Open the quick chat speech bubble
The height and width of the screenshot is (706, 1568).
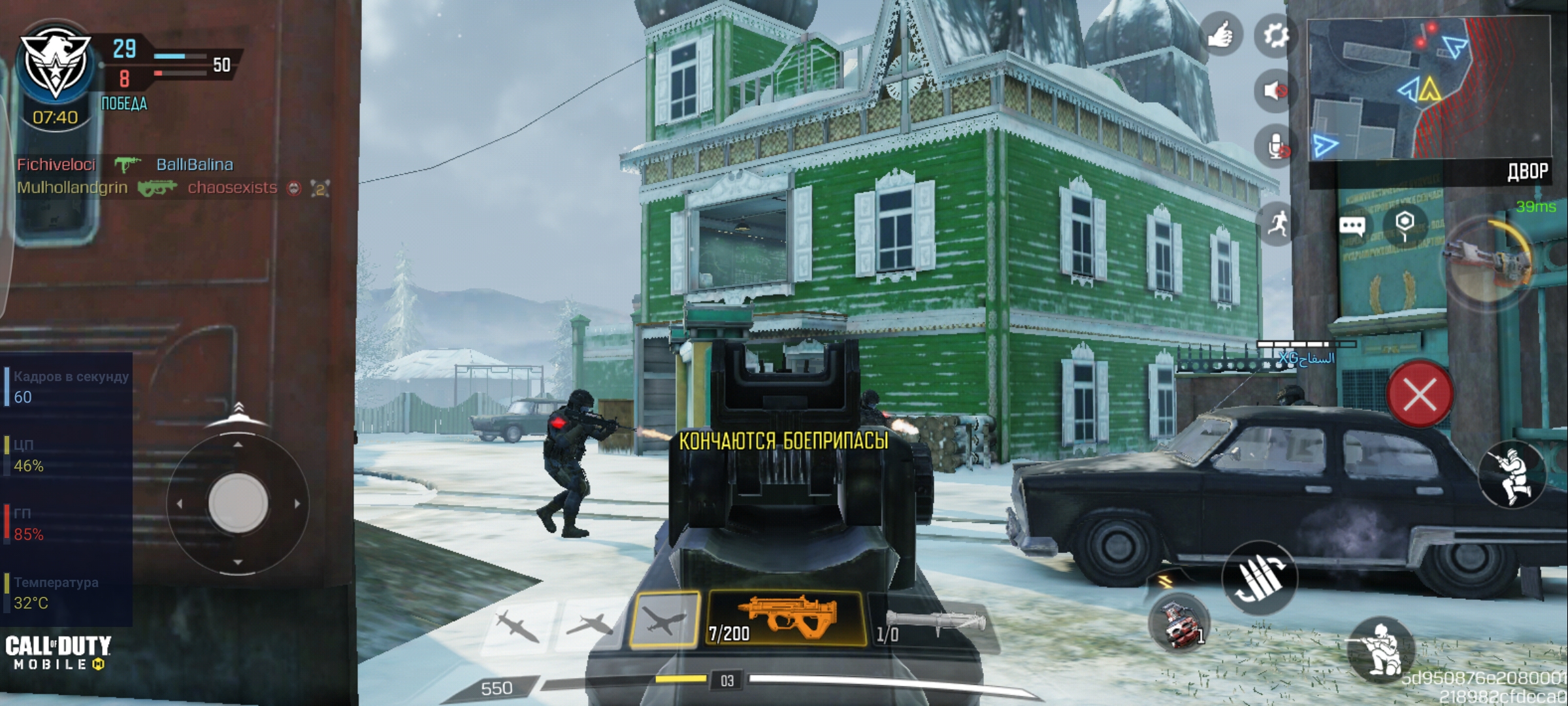pyautogui.click(x=1352, y=226)
